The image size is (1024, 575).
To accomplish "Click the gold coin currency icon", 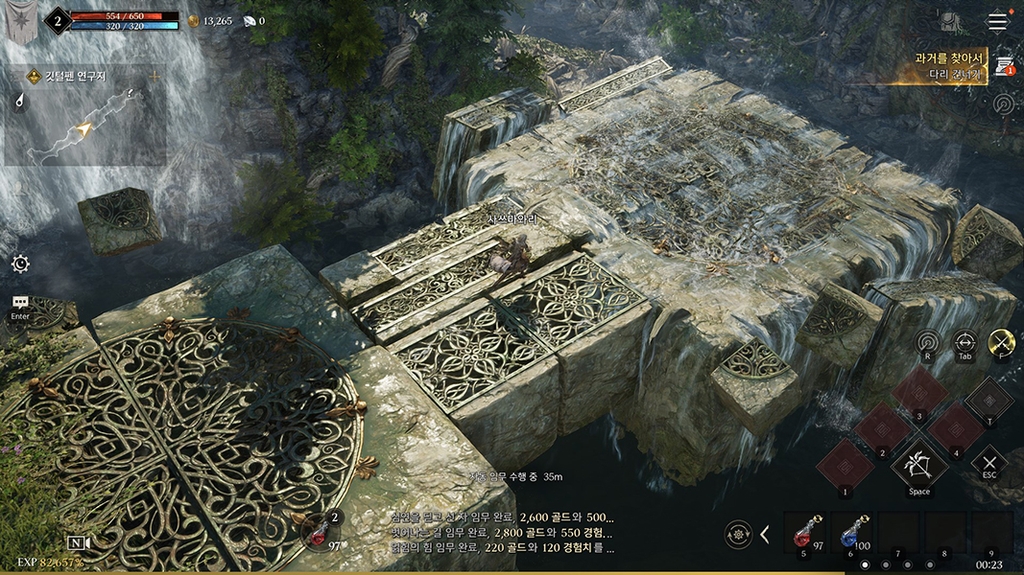I will pos(194,20).
